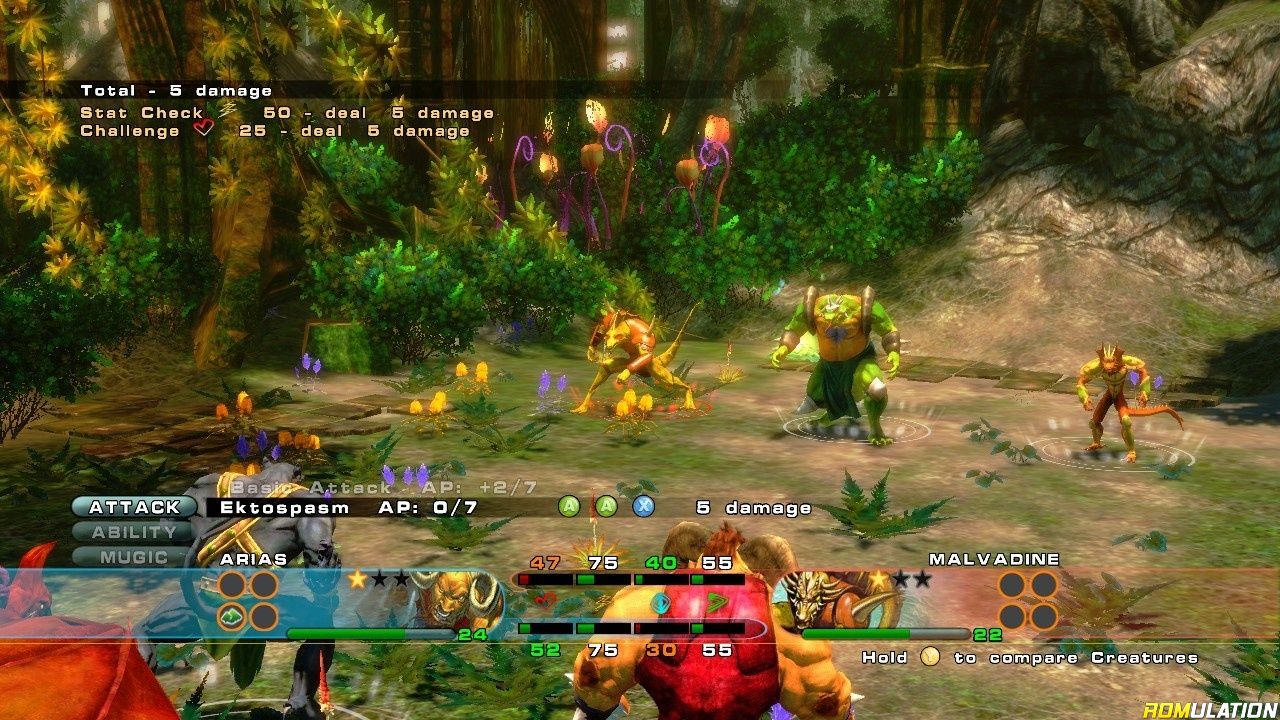The width and height of the screenshot is (1280, 720).
Task: Click Arias's green arrow mugic counter
Action: click(233, 616)
